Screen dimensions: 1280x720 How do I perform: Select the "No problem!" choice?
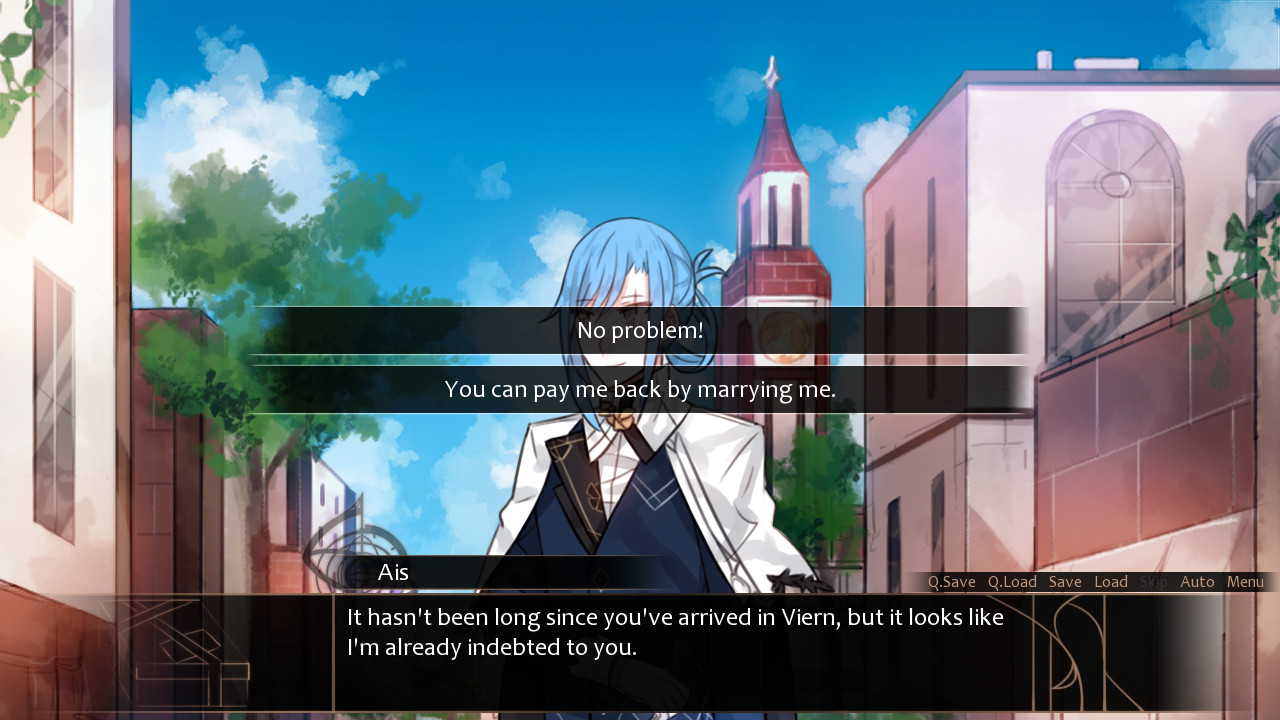coord(639,329)
